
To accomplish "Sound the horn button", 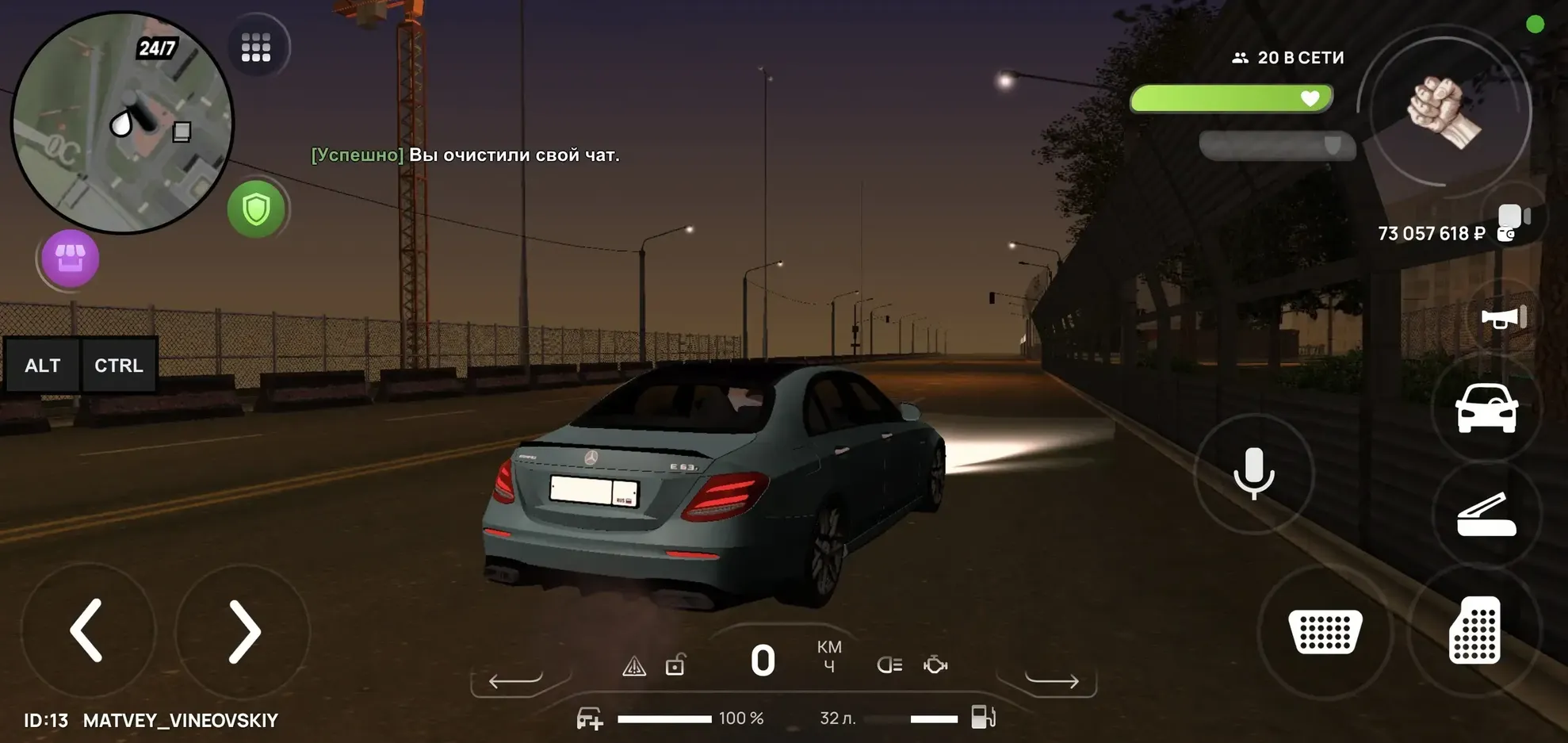I will [x=1503, y=318].
